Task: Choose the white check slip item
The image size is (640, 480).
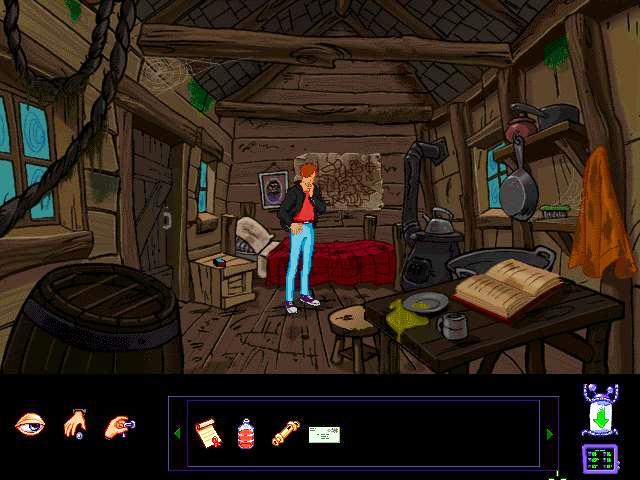Action: [324, 433]
